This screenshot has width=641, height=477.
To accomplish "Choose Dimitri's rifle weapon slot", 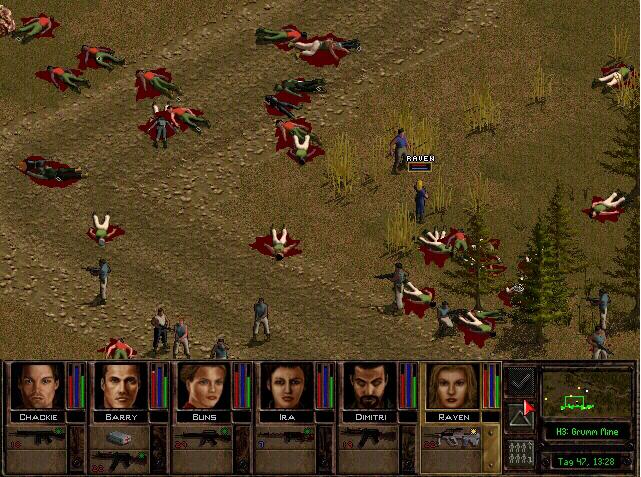I will point(369,437).
